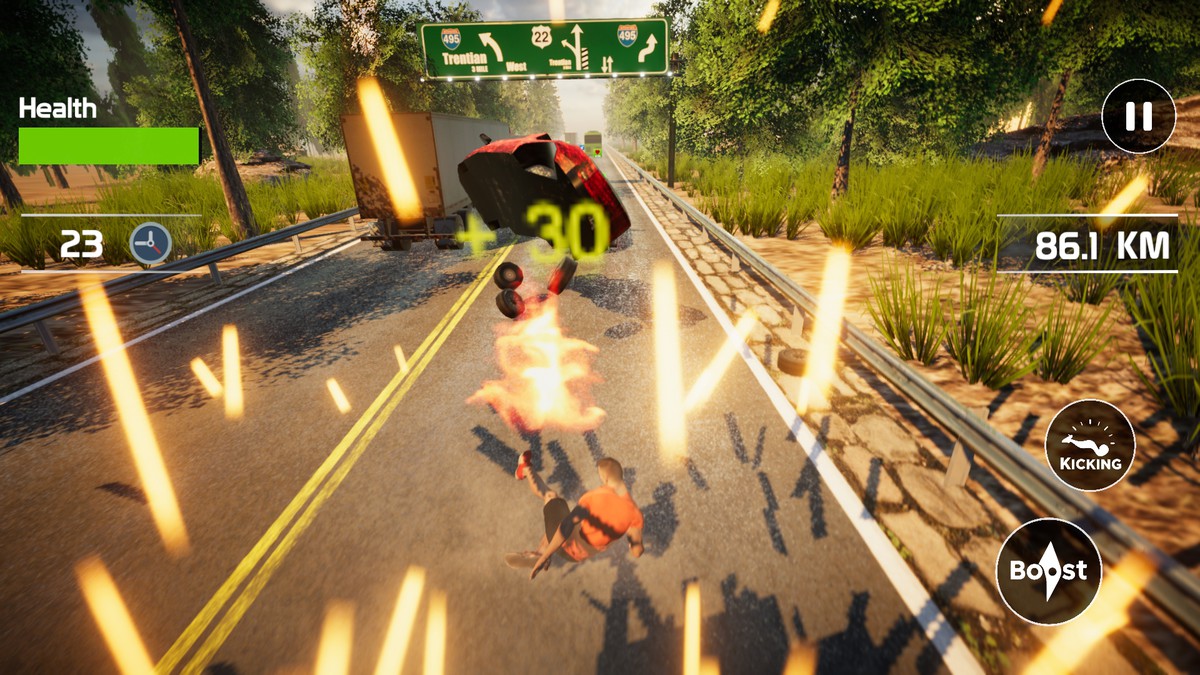Pause the game with the pause button
1200x675 pixels.
[1138, 116]
